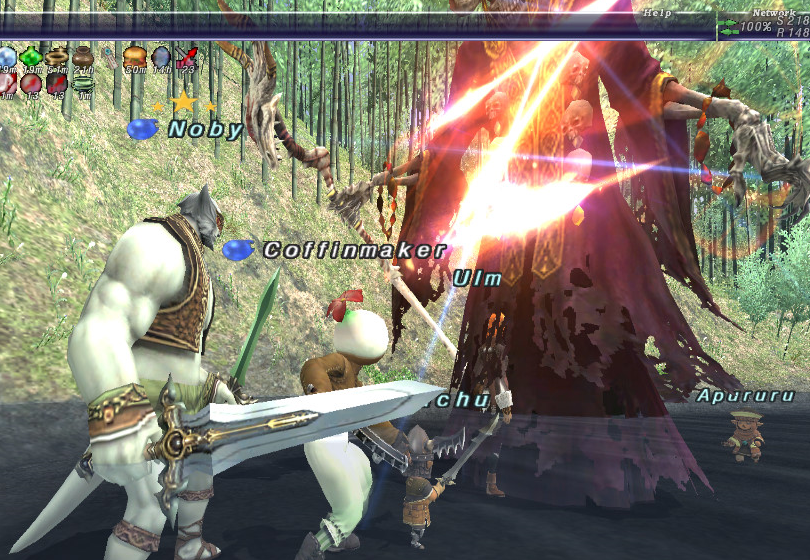810x560 pixels.
Task: Target the Noby nameplate
Action: coord(205,129)
